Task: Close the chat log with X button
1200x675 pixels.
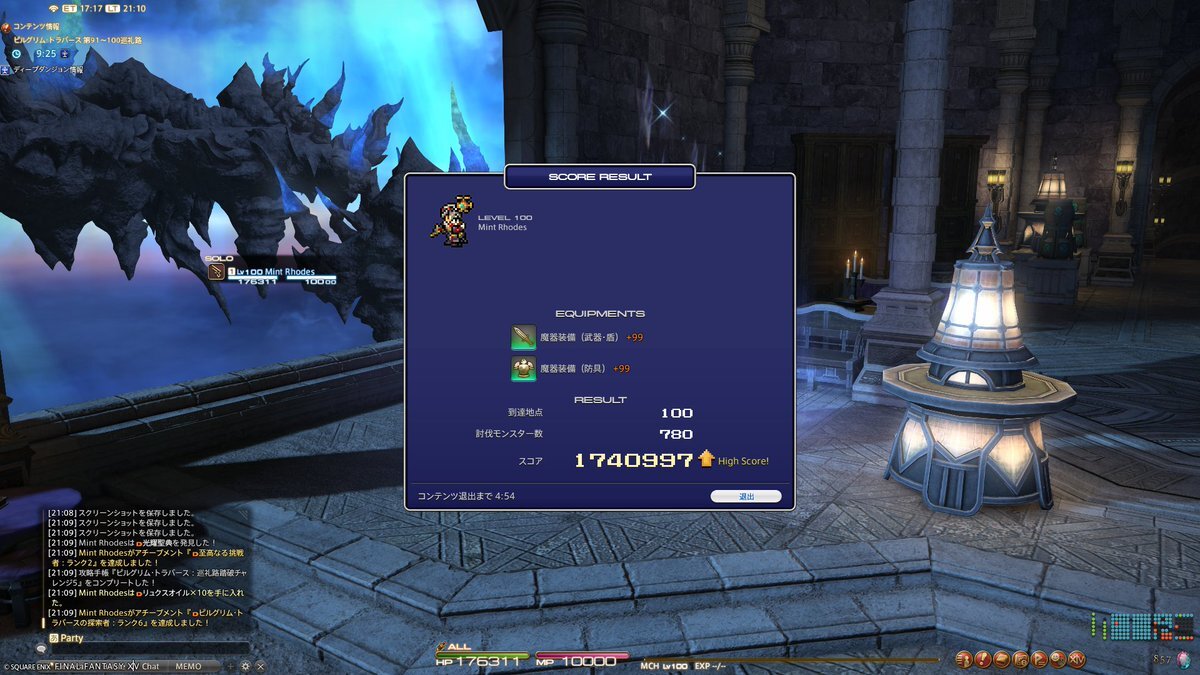Action: [x=260, y=666]
